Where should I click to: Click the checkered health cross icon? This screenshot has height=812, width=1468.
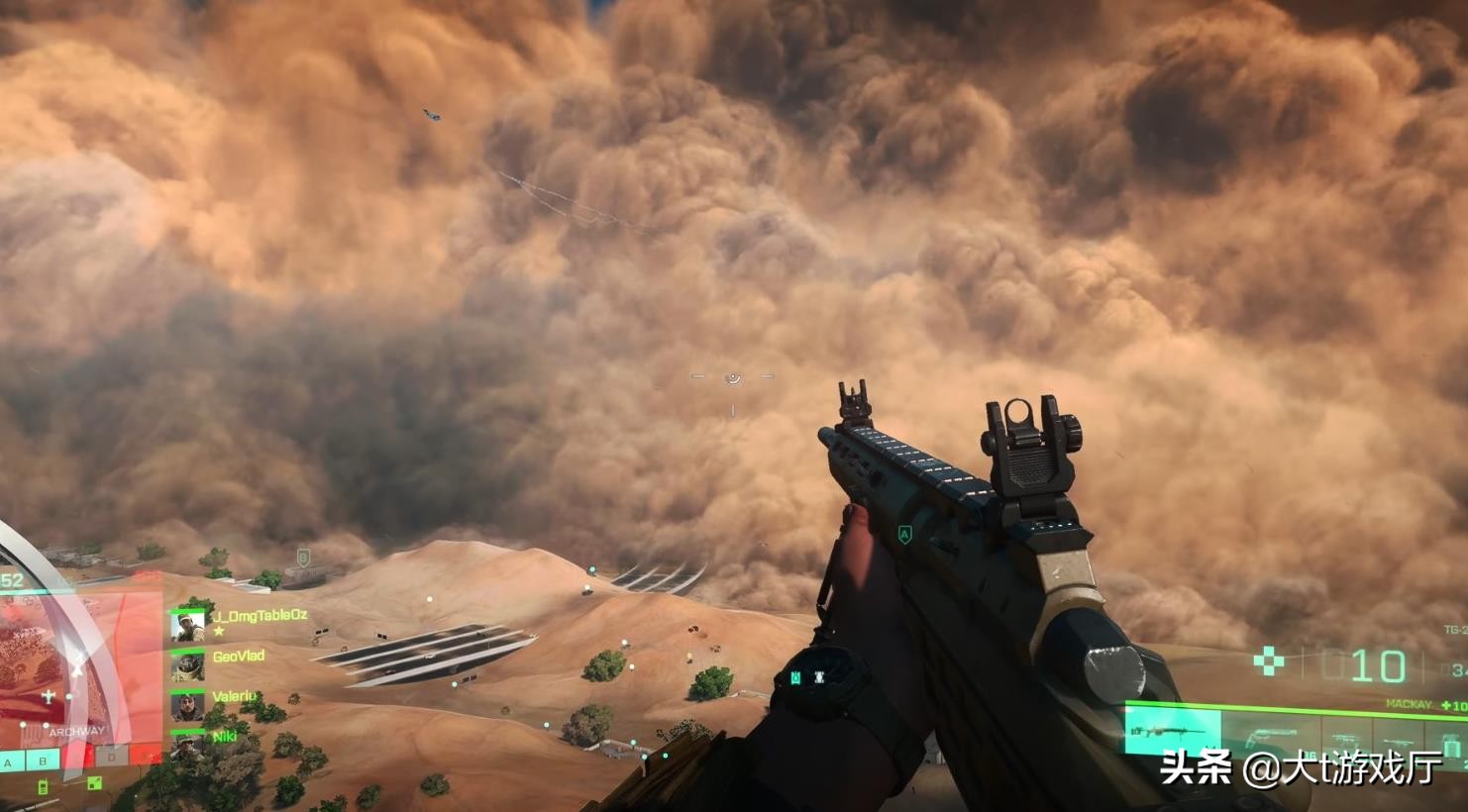coord(1269,661)
